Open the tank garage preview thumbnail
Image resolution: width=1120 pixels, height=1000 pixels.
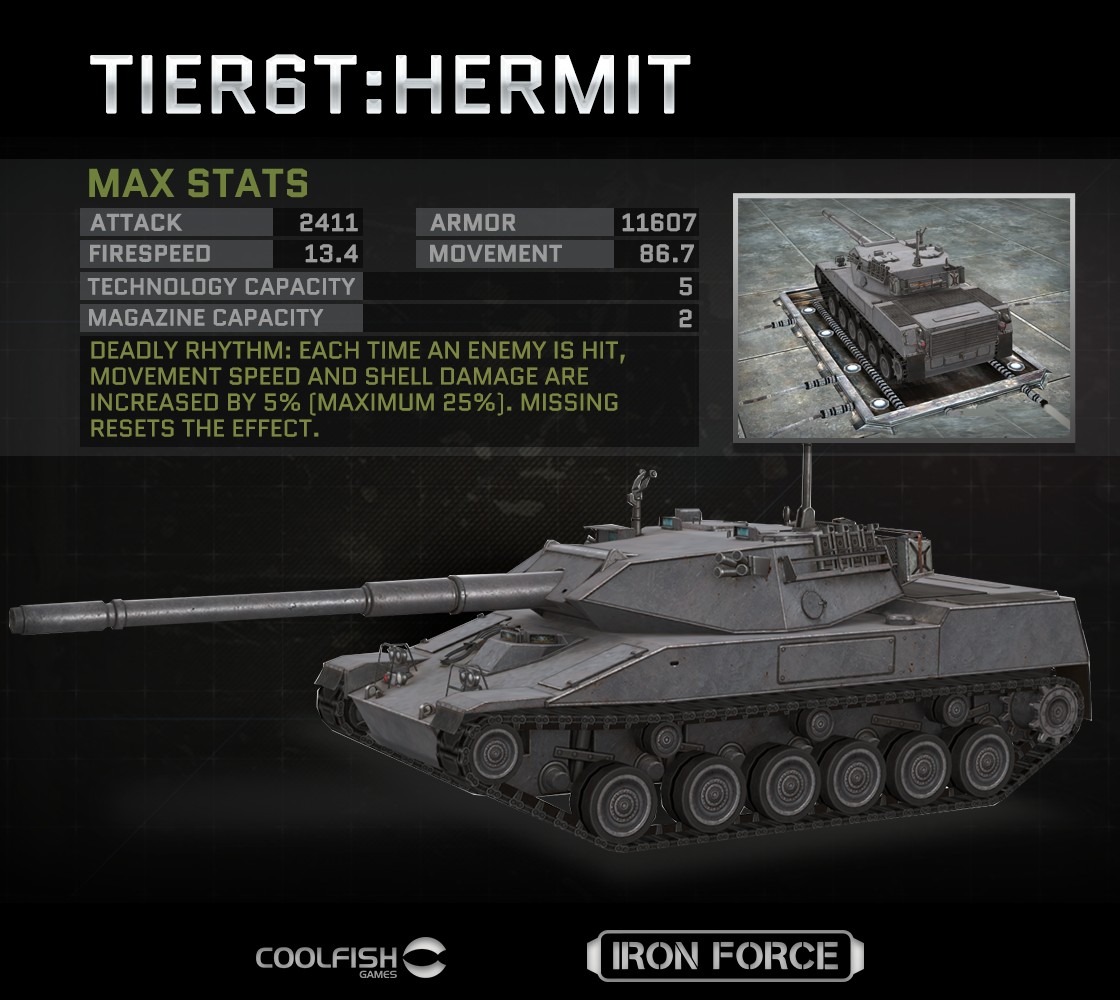904,317
